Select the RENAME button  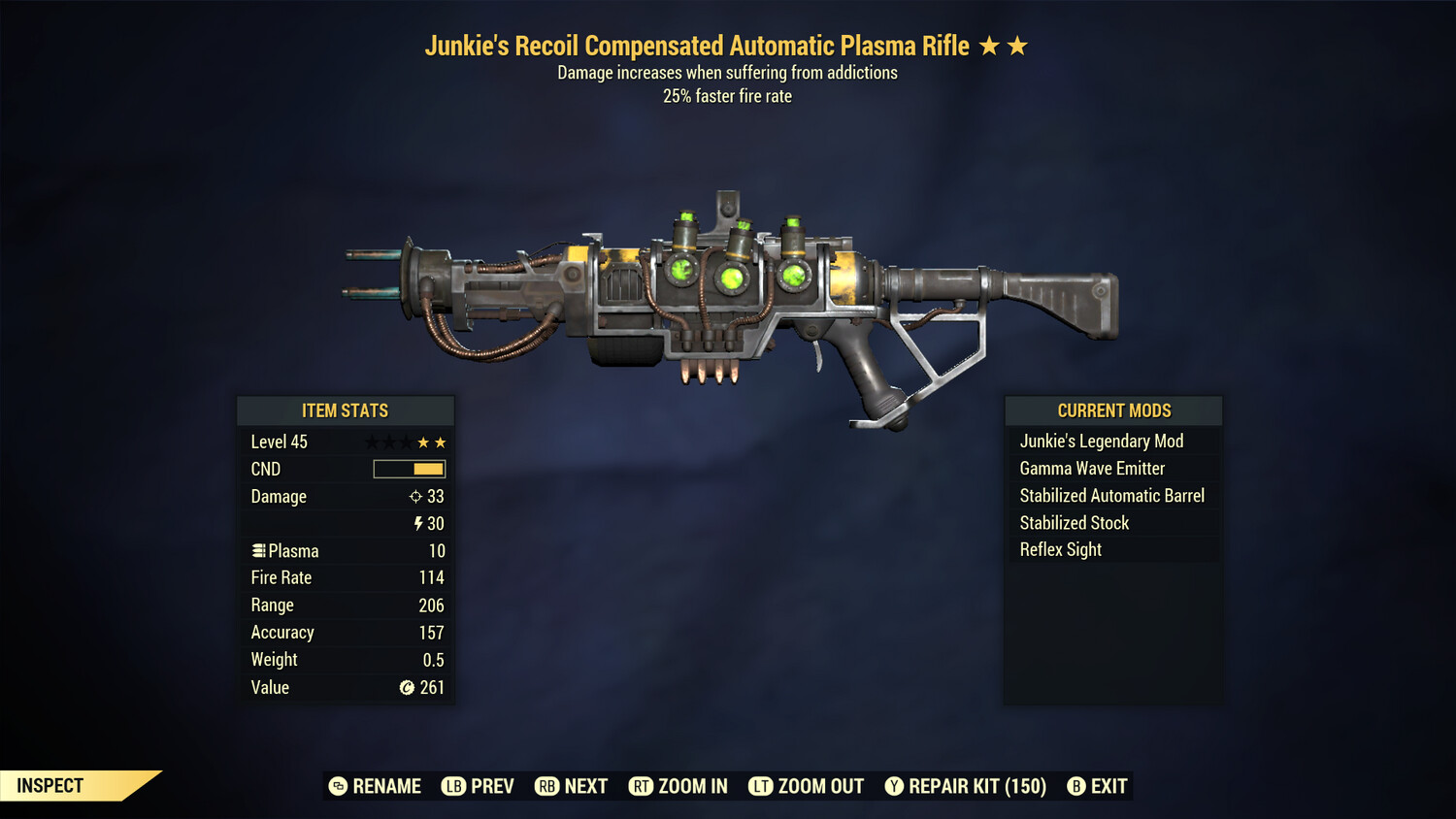pyautogui.click(x=386, y=786)
